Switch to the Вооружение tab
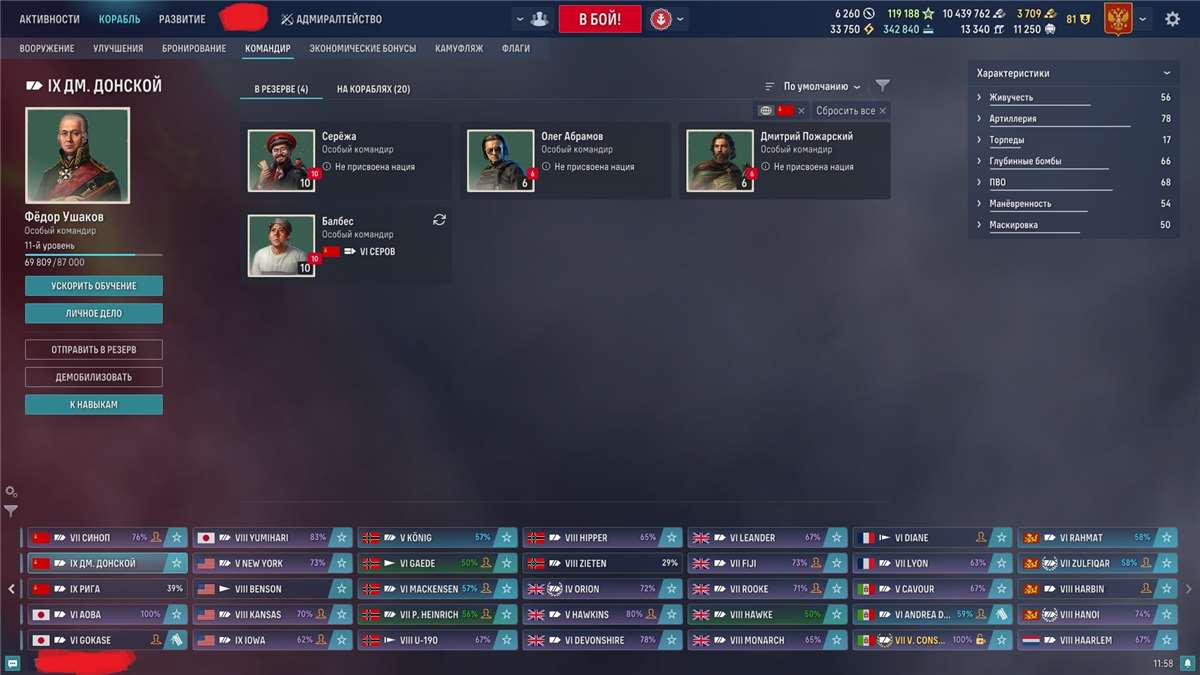The width and height of the screenshot is (1200, 675). click(x=48, y=48)
